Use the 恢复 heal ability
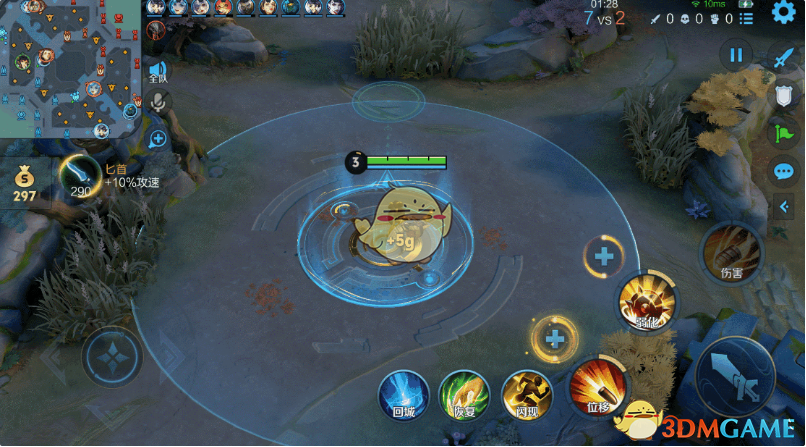 465,394
